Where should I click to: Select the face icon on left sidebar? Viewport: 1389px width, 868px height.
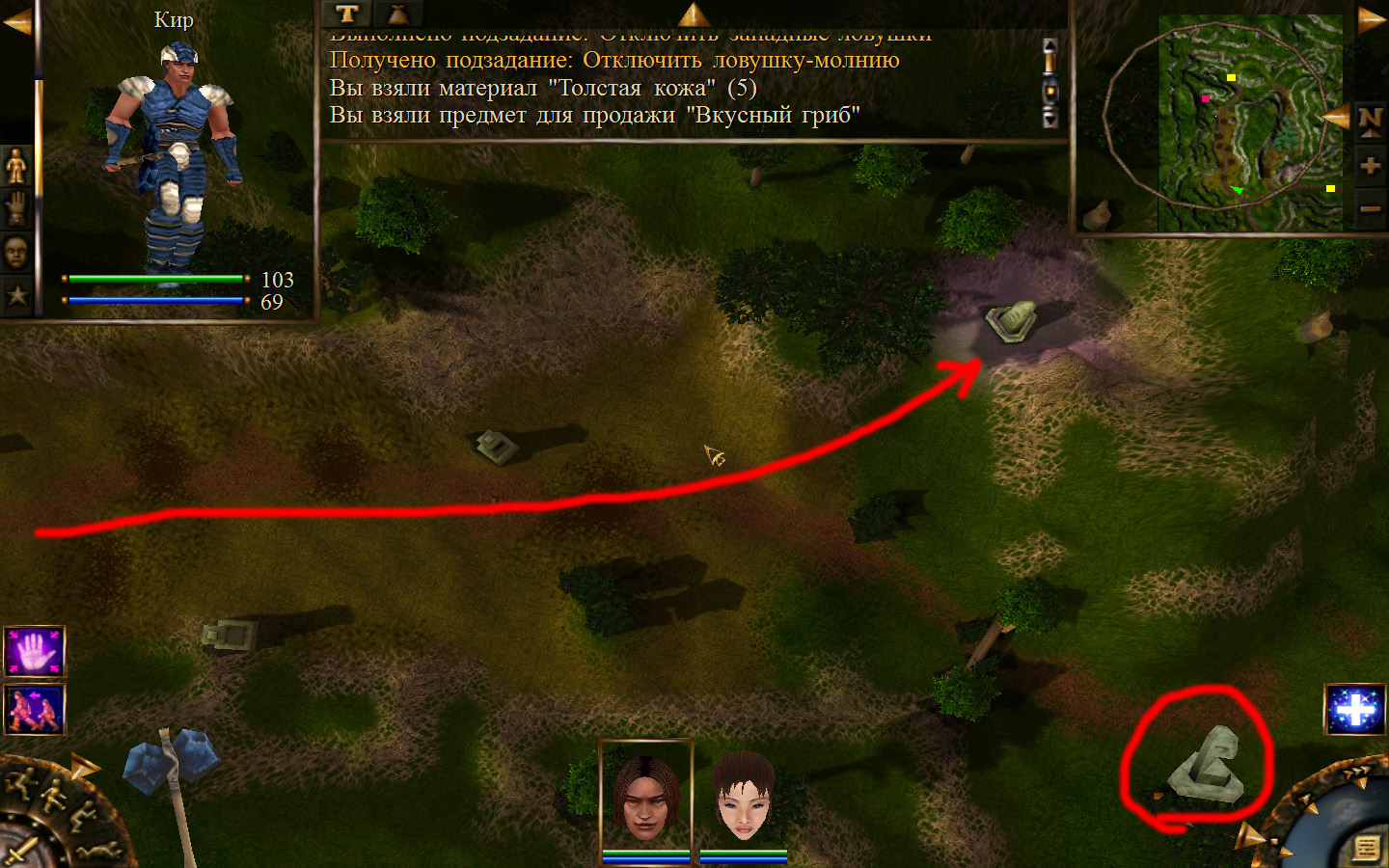16,253
